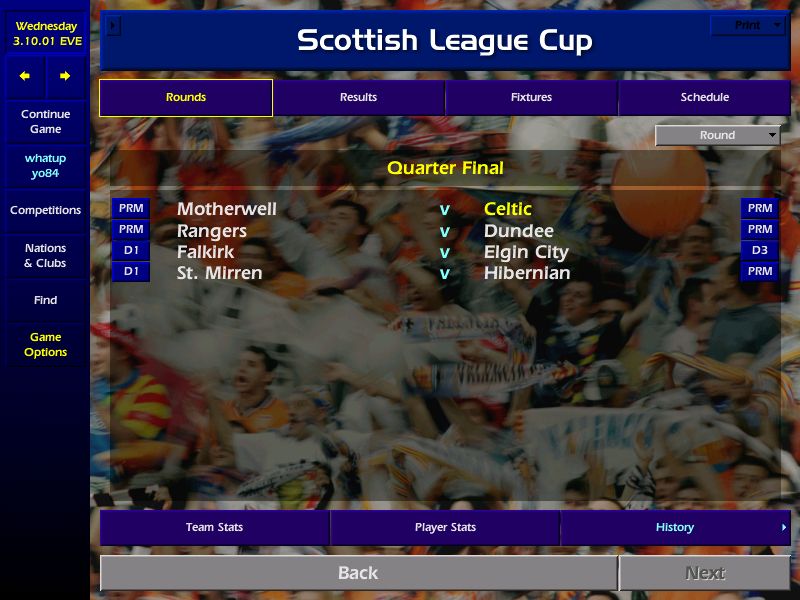Image resolution: width=800 pixels, height=600 pixels.
Task: Open the cup History
Action: [x=675, y=527]
